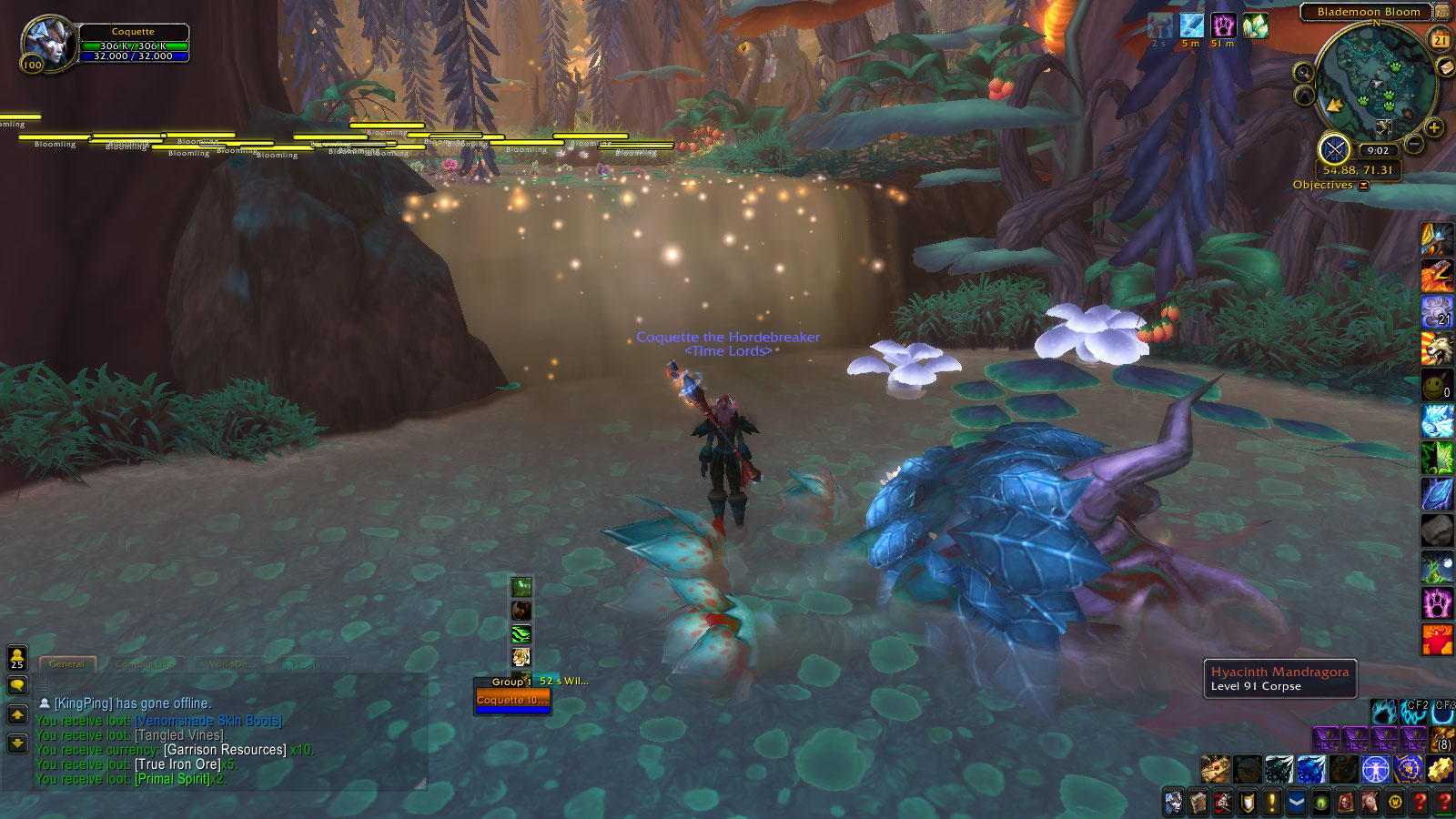Open the mail envelope icon by minimap

(x=1445, y=67)
